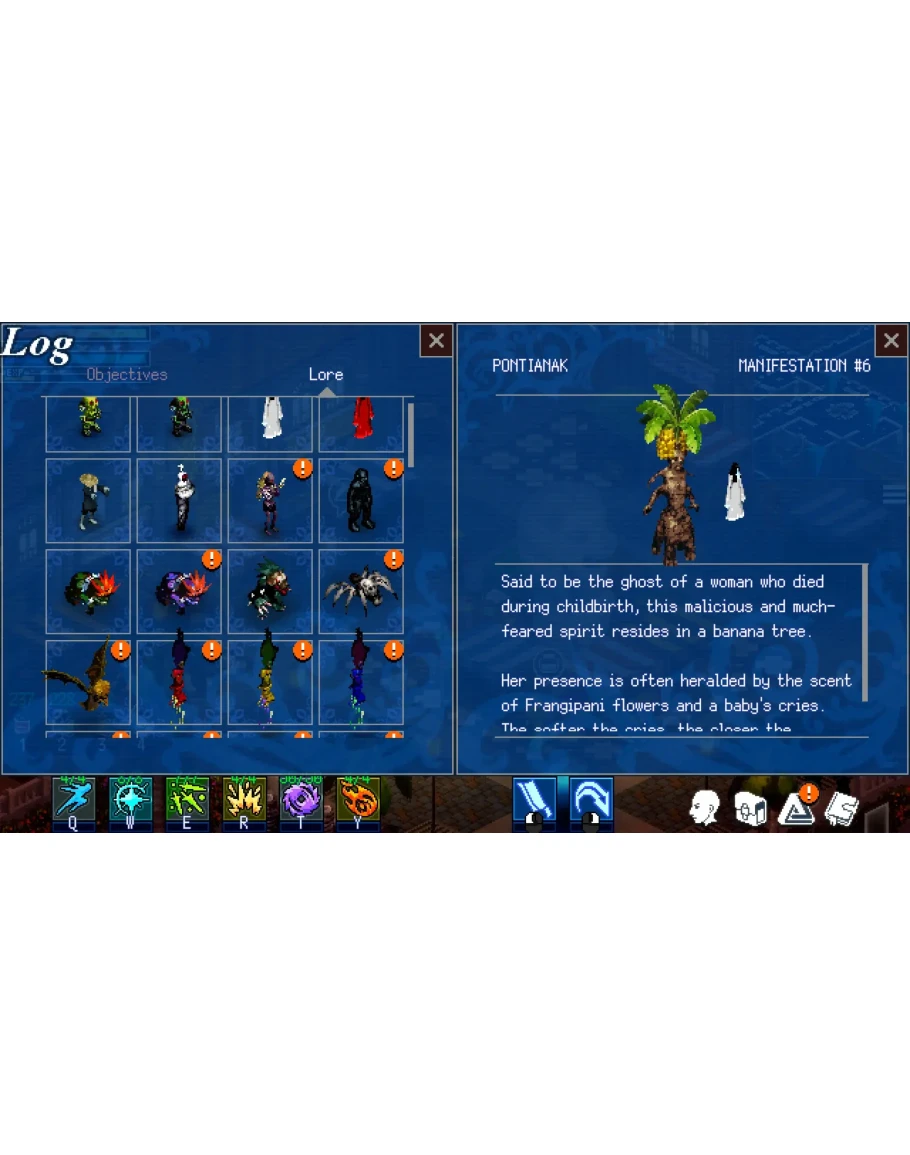This screenshot has height=1155, width=910.
Task: Use the yellow explosion burst skill
Action: [x=244, y=800]
